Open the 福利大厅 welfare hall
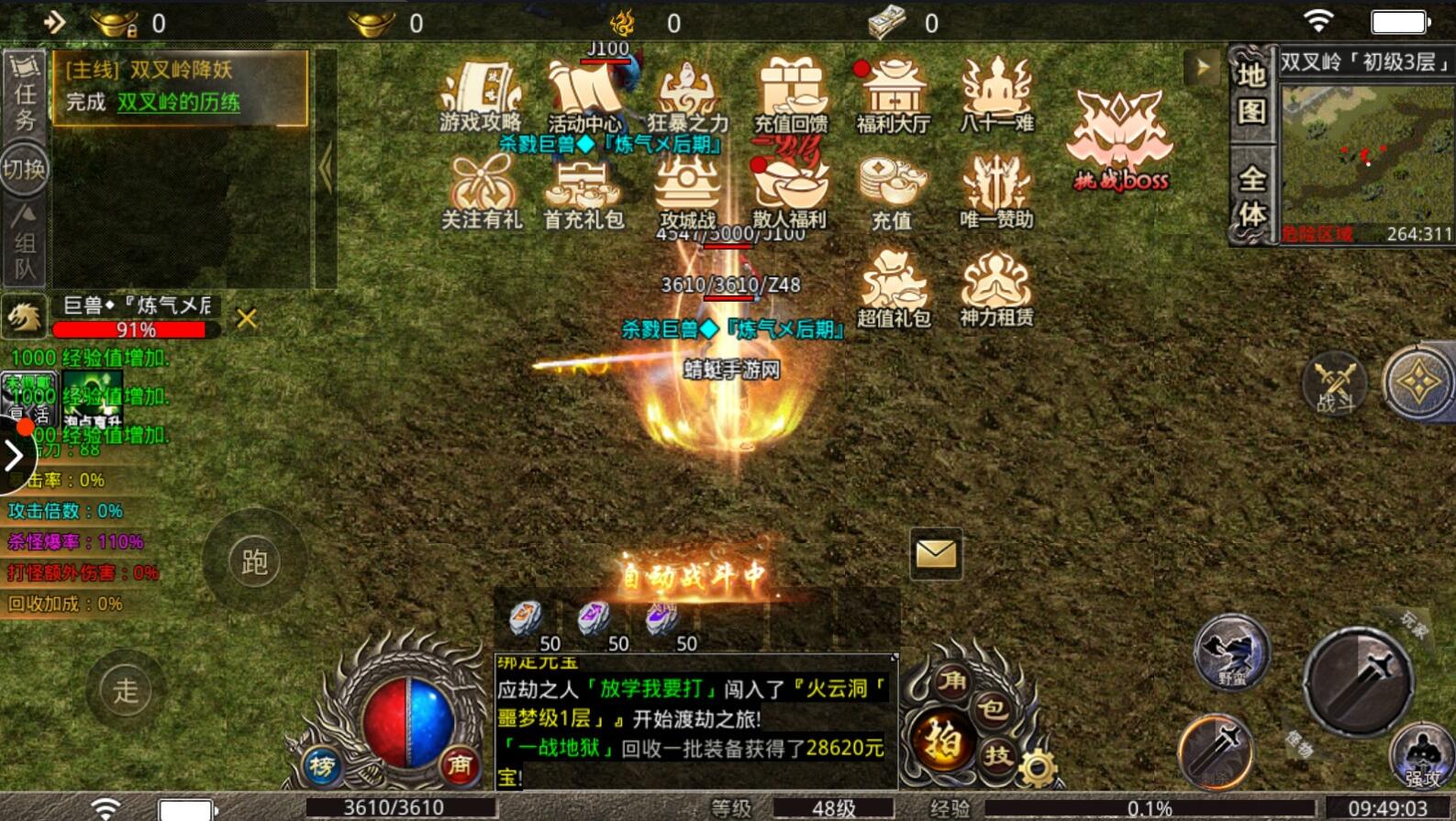The width and height of the screenshot is (1456, 821). point(892,95)
